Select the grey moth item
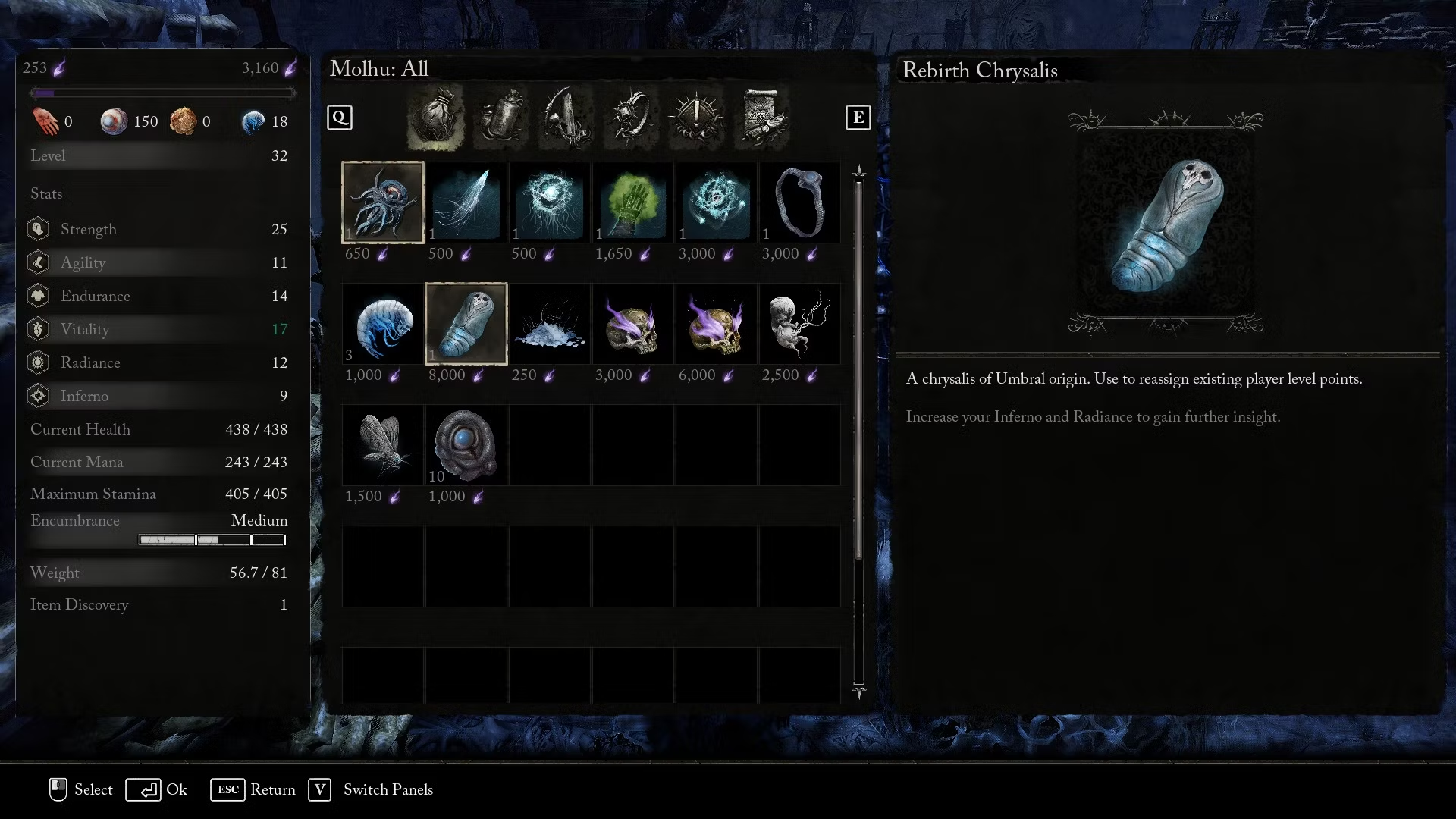This screenshot has height=819, width=1456. pos(383,445)
